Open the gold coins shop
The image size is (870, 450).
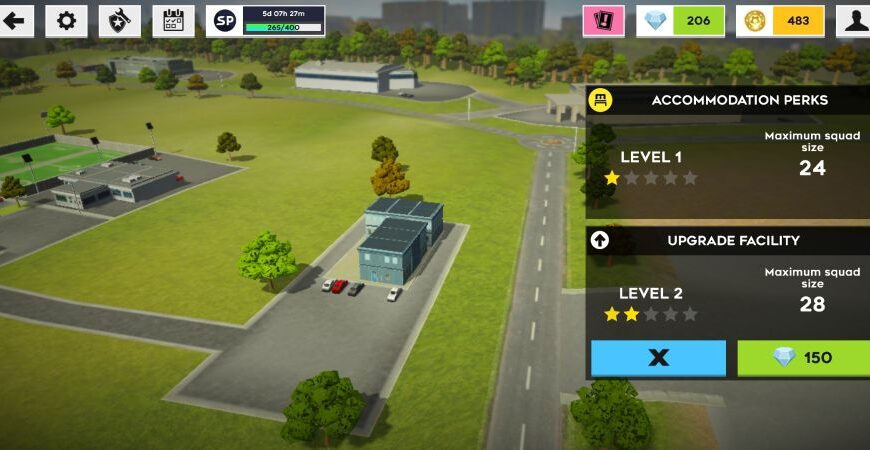(x=780, y=20)
